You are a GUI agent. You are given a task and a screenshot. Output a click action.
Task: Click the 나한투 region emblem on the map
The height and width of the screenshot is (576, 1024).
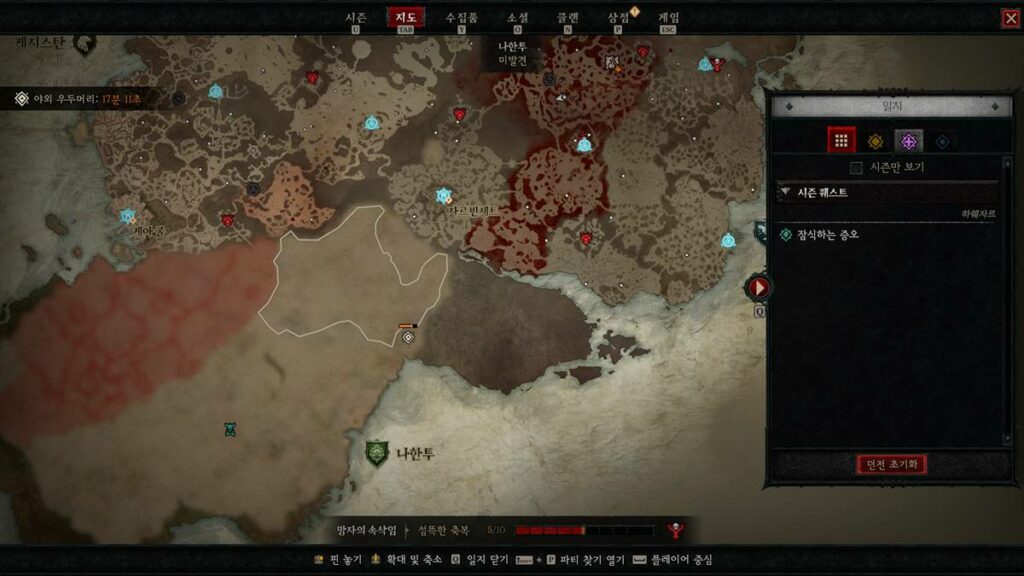click(377, 453)
